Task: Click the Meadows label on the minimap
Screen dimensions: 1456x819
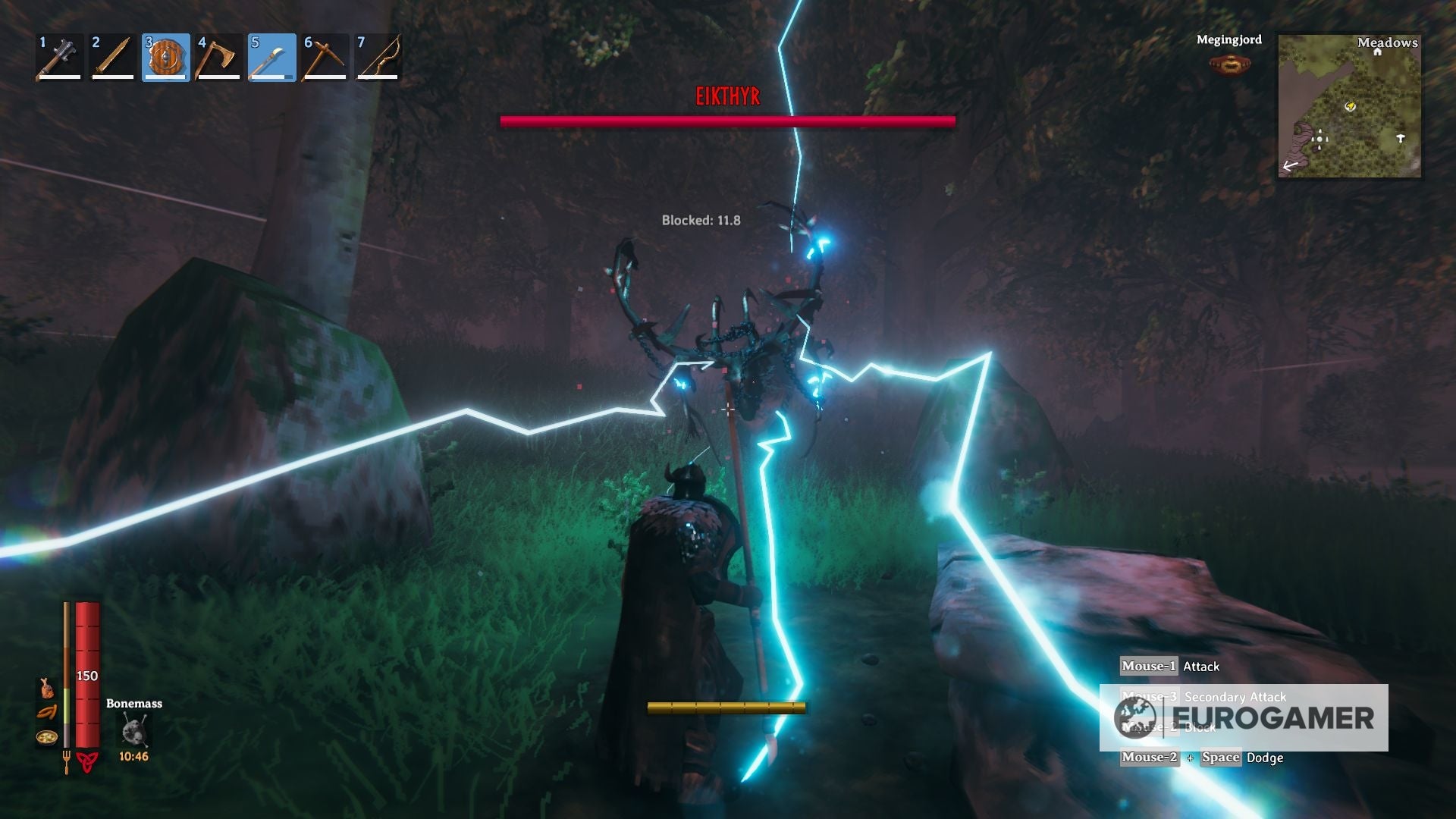Action: 1387,42
